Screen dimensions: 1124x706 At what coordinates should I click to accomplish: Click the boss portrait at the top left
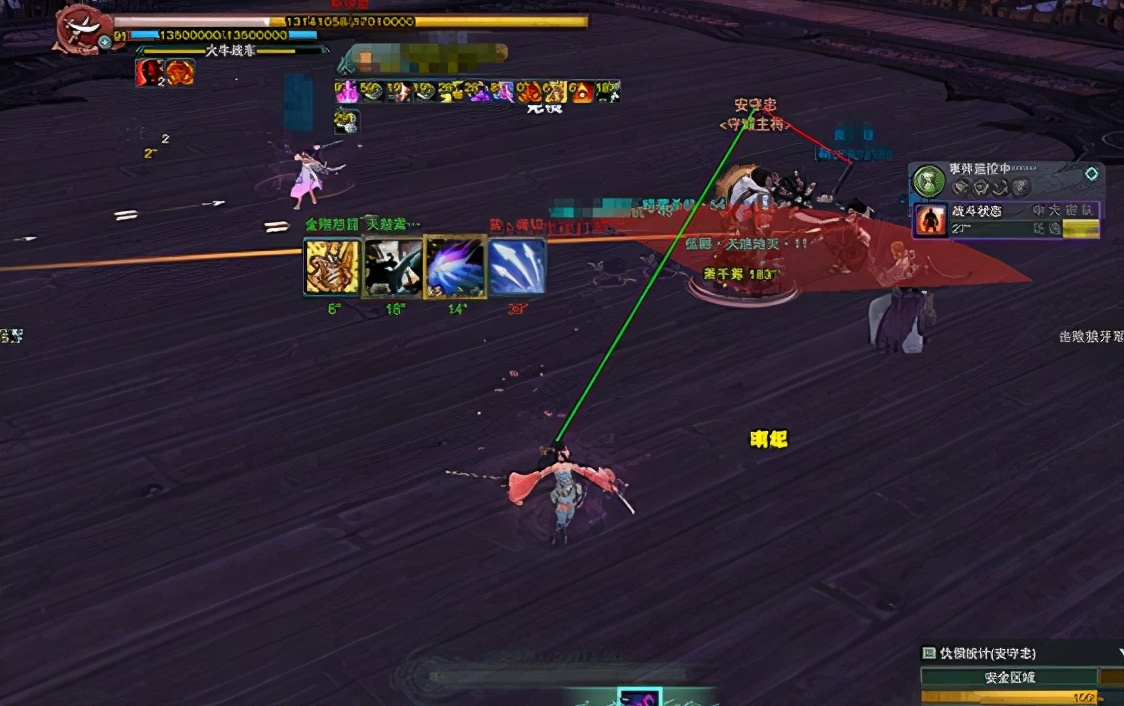point(82,27)
